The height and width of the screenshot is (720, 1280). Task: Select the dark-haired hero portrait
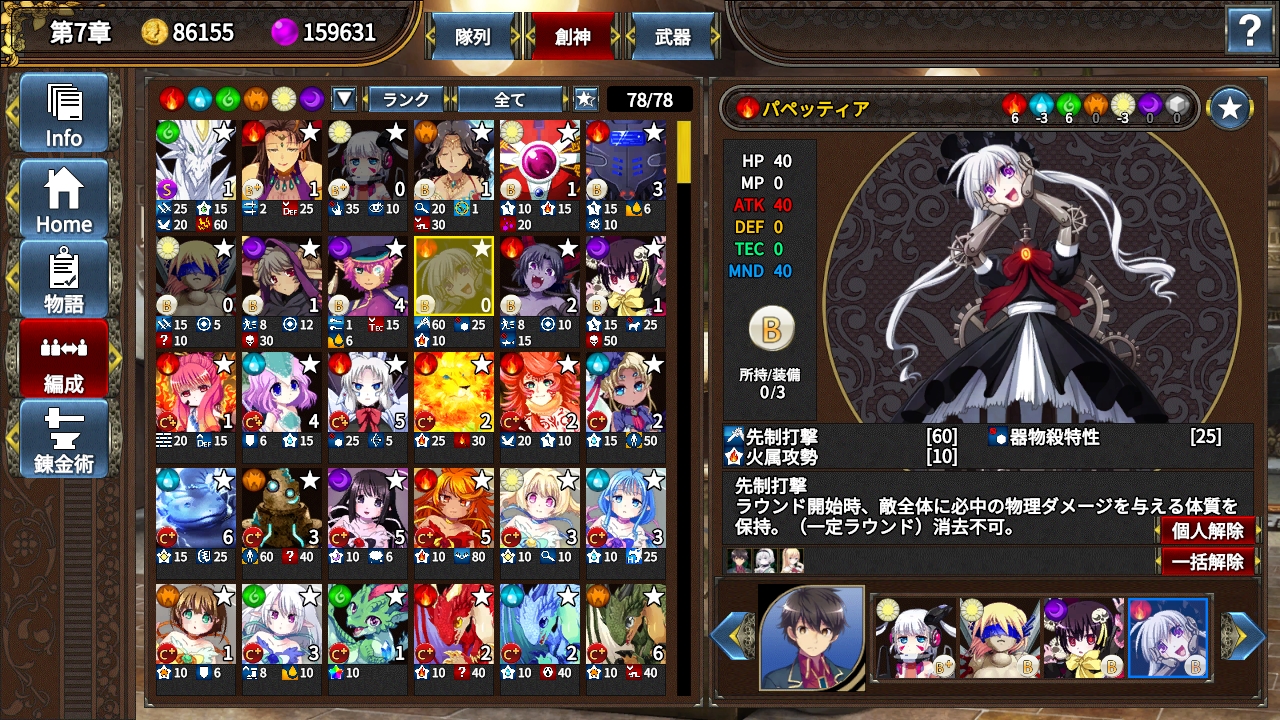[811, 637]
